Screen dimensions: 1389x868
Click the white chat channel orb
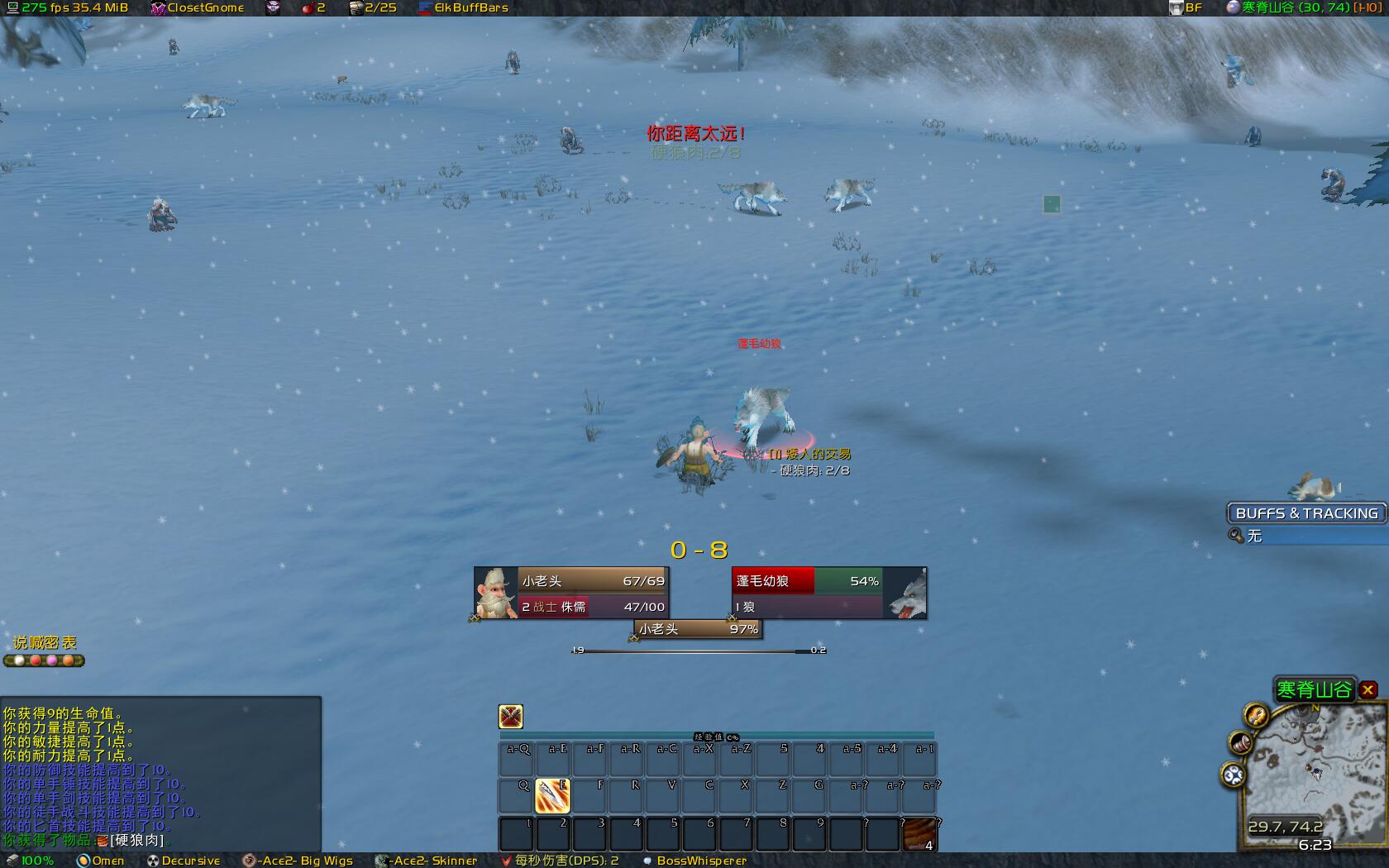click(20, 661)
